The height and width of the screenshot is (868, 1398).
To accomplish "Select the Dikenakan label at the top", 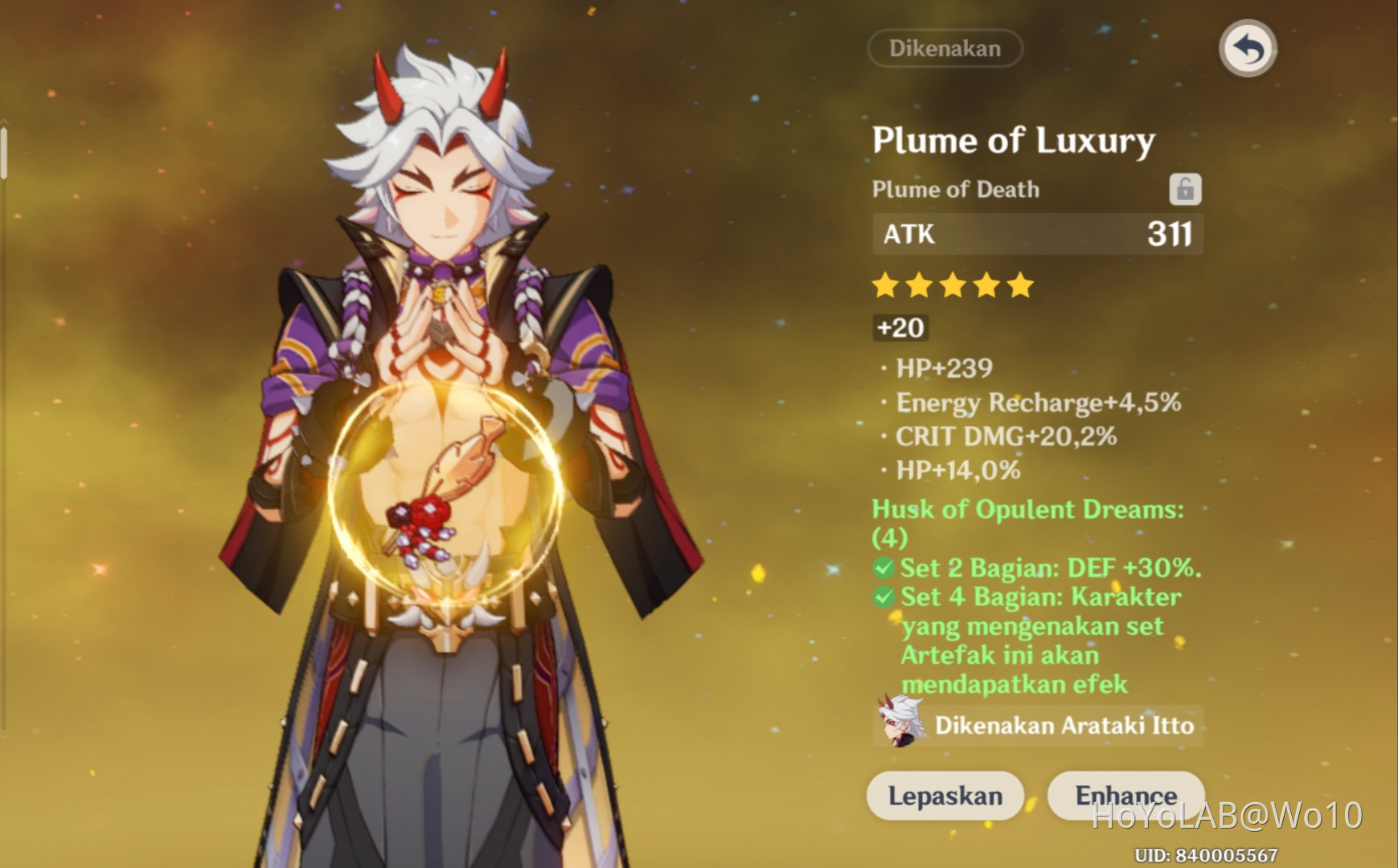I will pos(945,48).
